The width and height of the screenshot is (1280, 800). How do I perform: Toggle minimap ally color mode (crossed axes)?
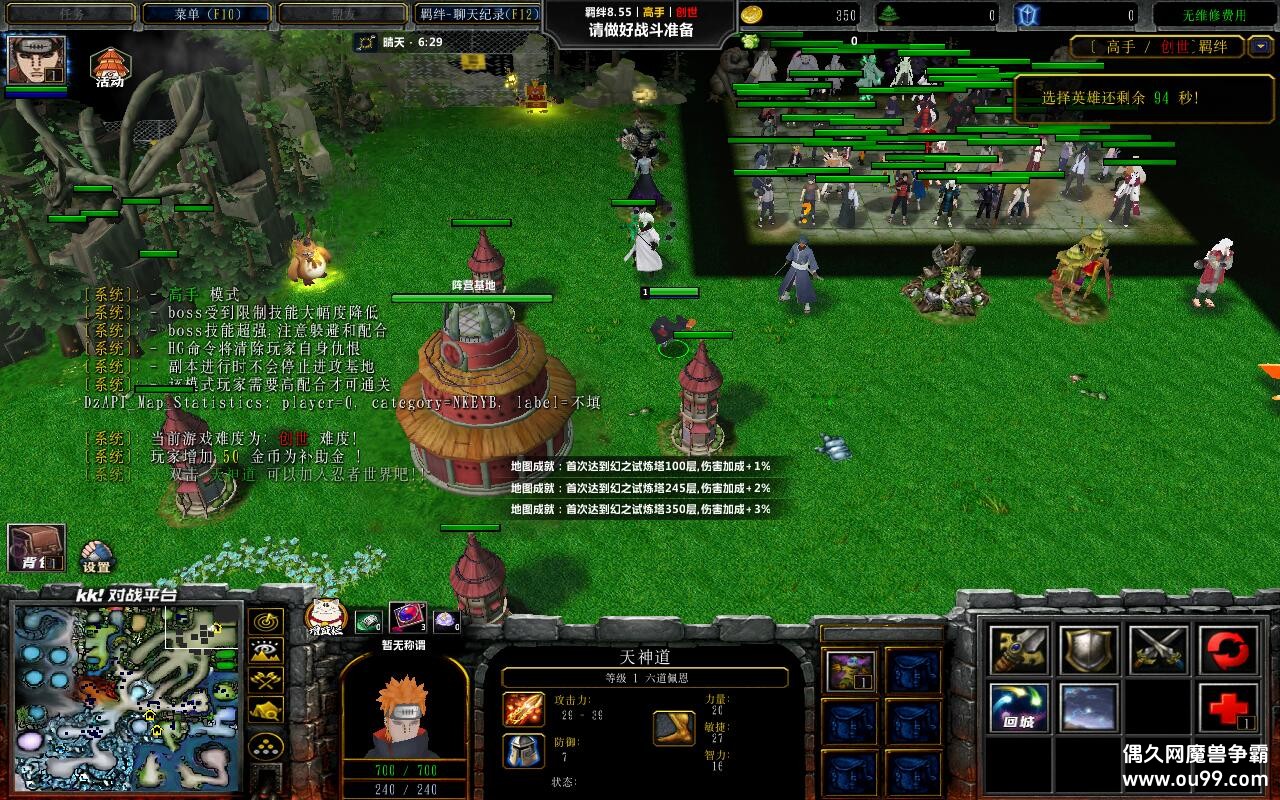pyautogui.click(x=265, y=682)
